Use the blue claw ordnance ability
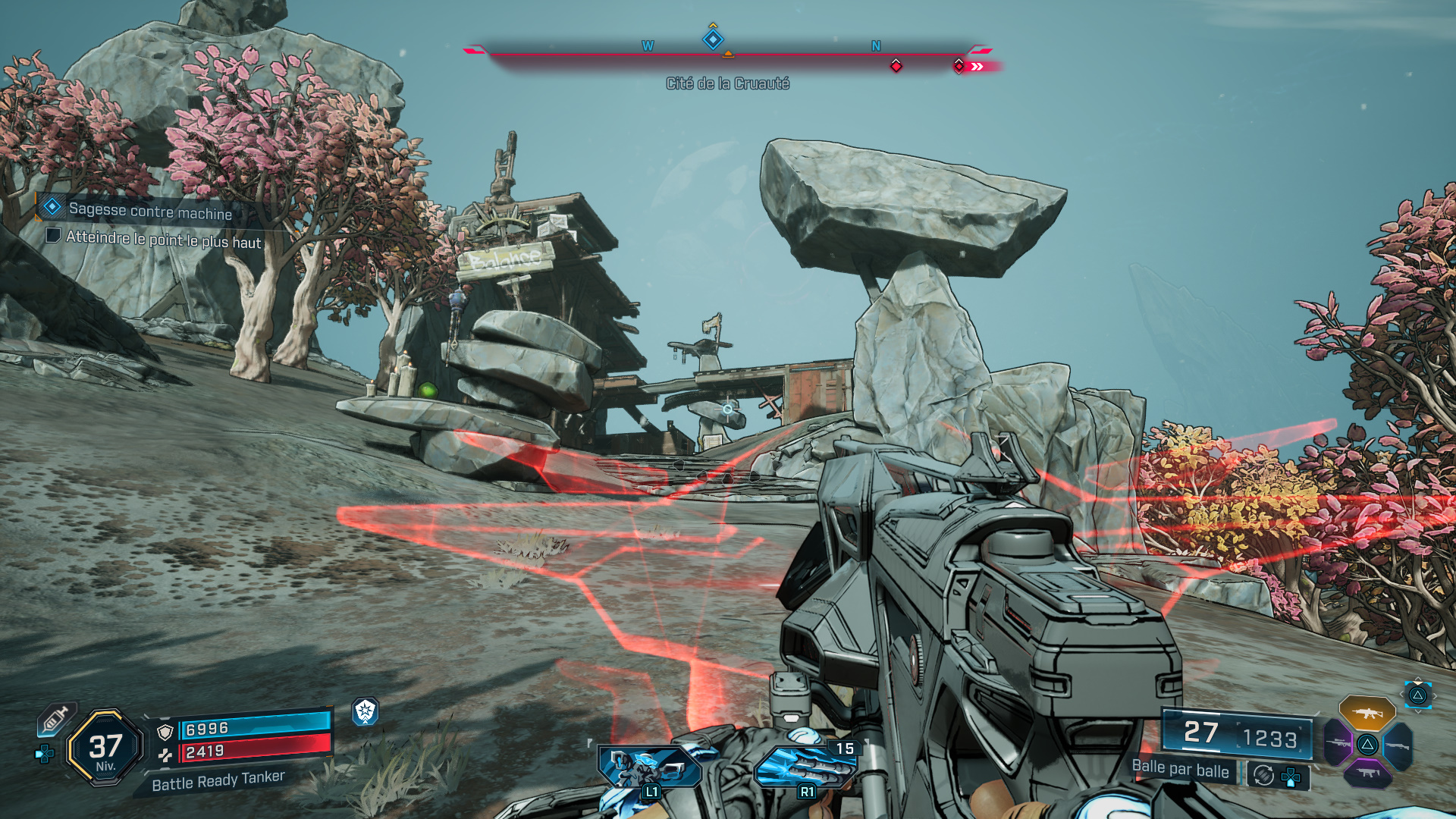1456x819 pixels. (x=804, y=767)
